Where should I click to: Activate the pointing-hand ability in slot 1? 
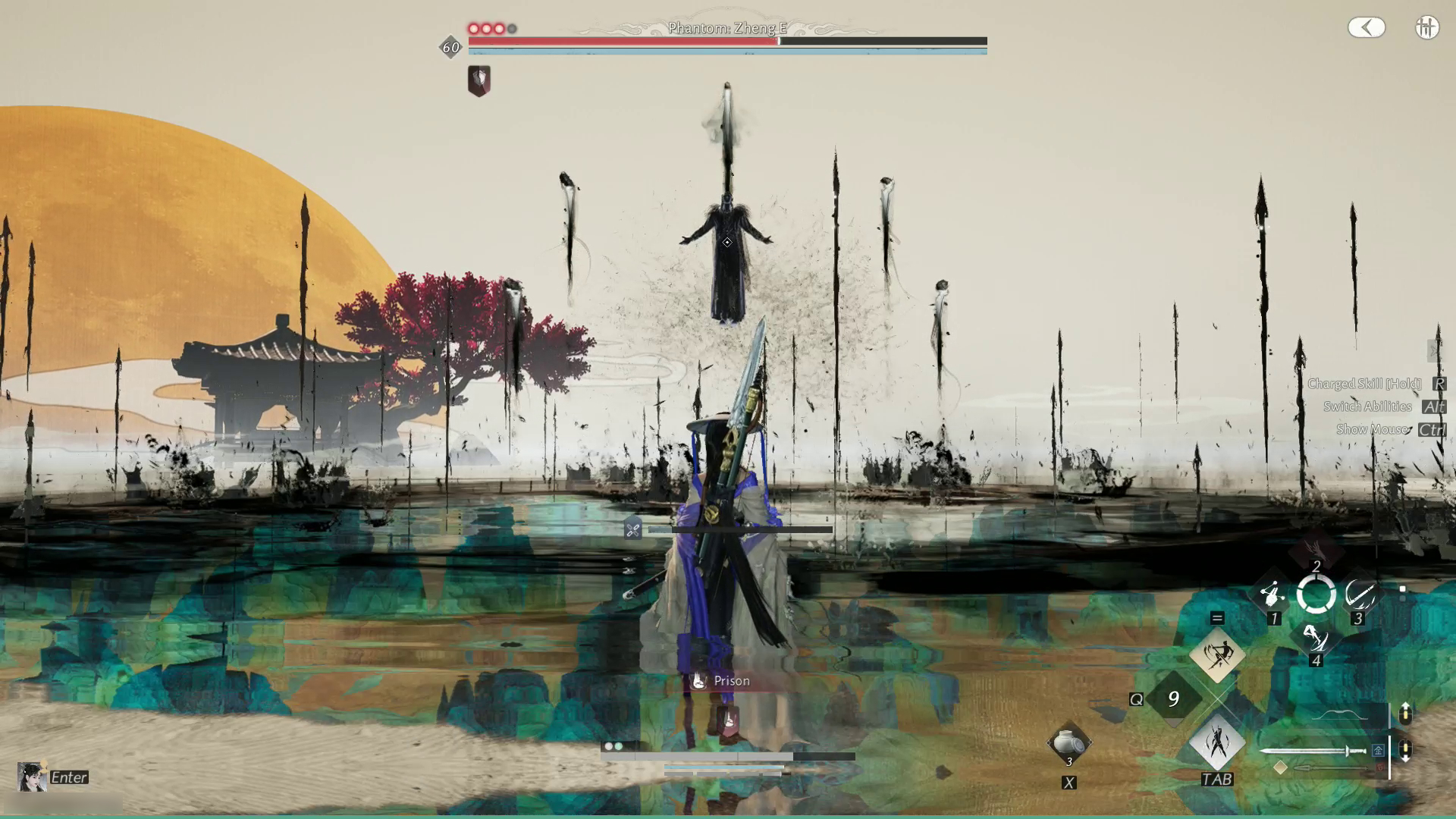pos(1273,595)
